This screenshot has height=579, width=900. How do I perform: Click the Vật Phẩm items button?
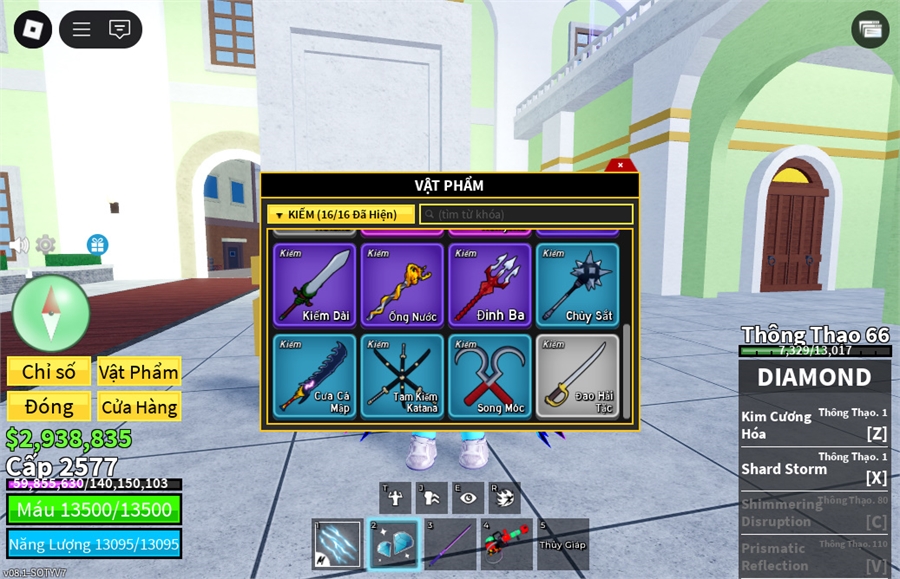(x=139, y=372)
